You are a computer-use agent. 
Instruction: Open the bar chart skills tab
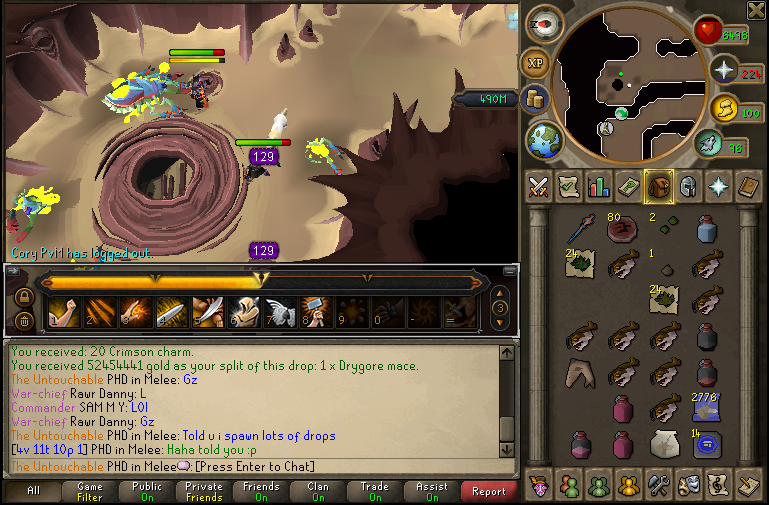tap(600, 186)
